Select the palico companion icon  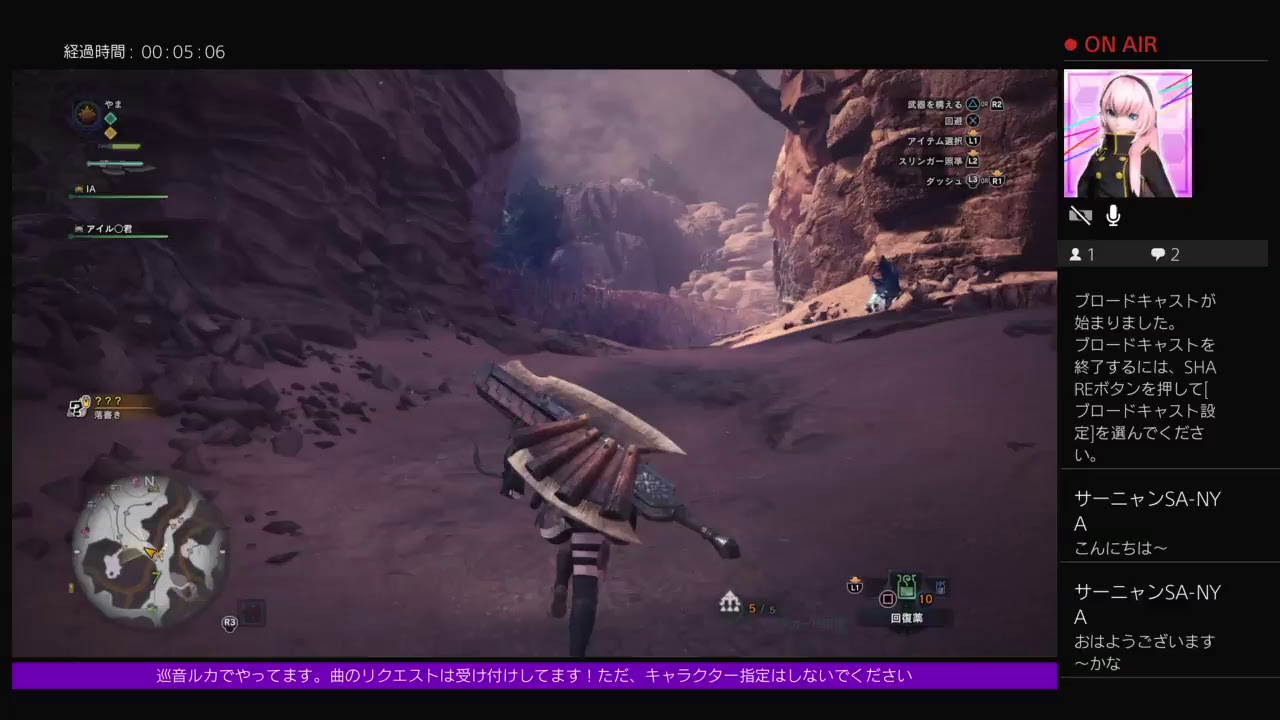pos(80,229)
